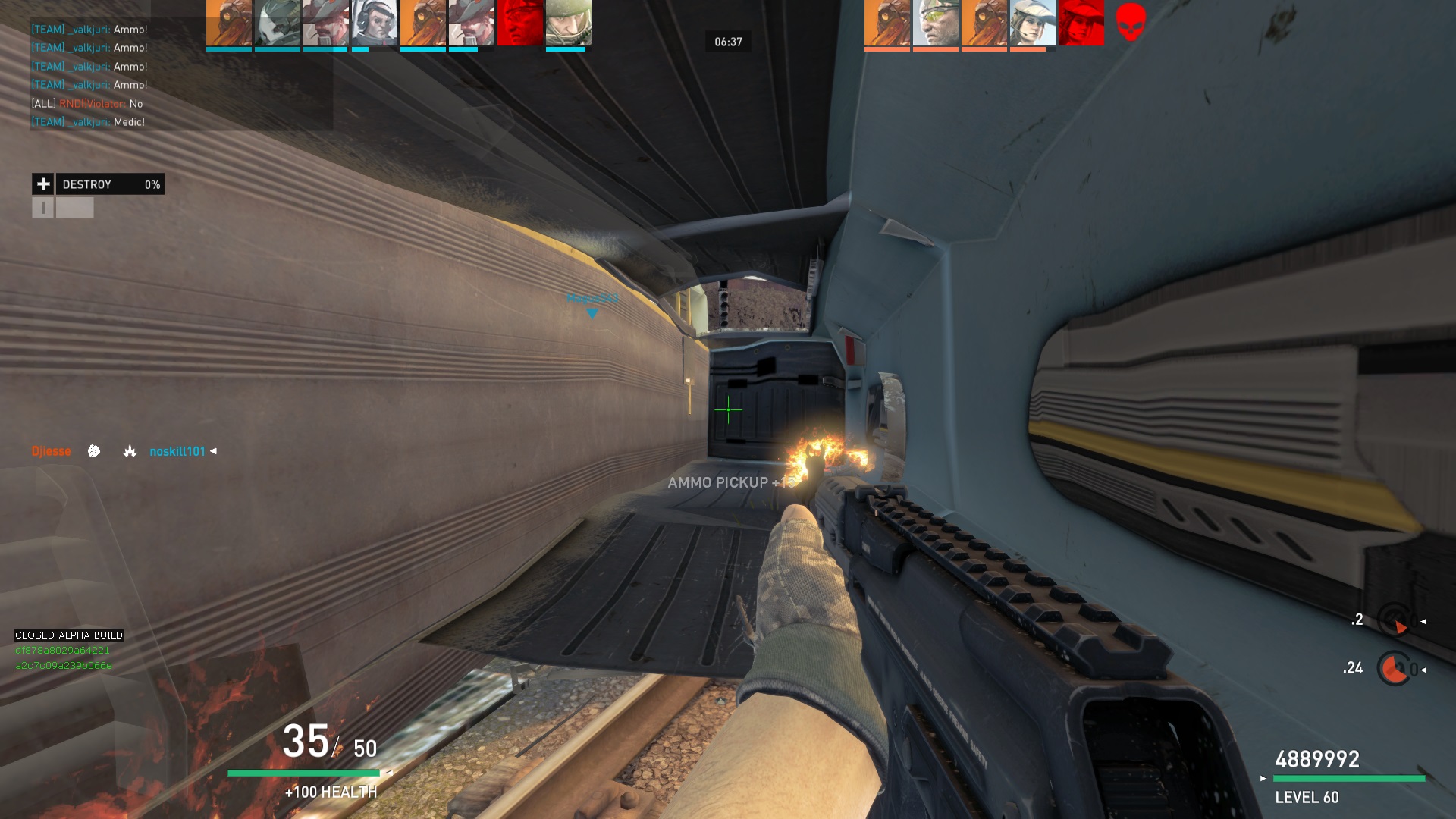Select the DESTROY objective tracker
Viewport: 1456px width, 819px height.
tap(110, 184)
